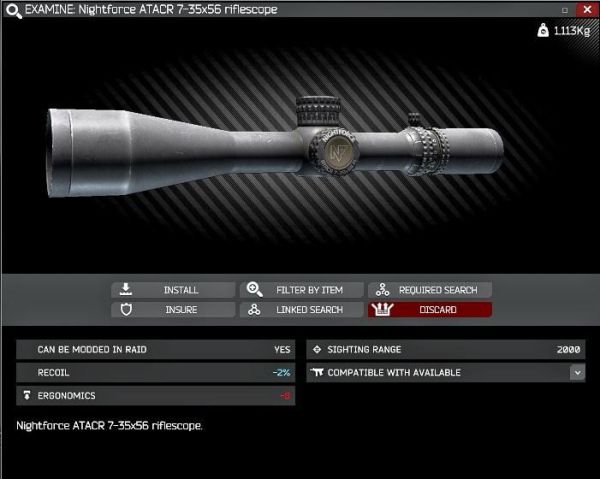Choose Filter By Item

[x=301, y=290]
